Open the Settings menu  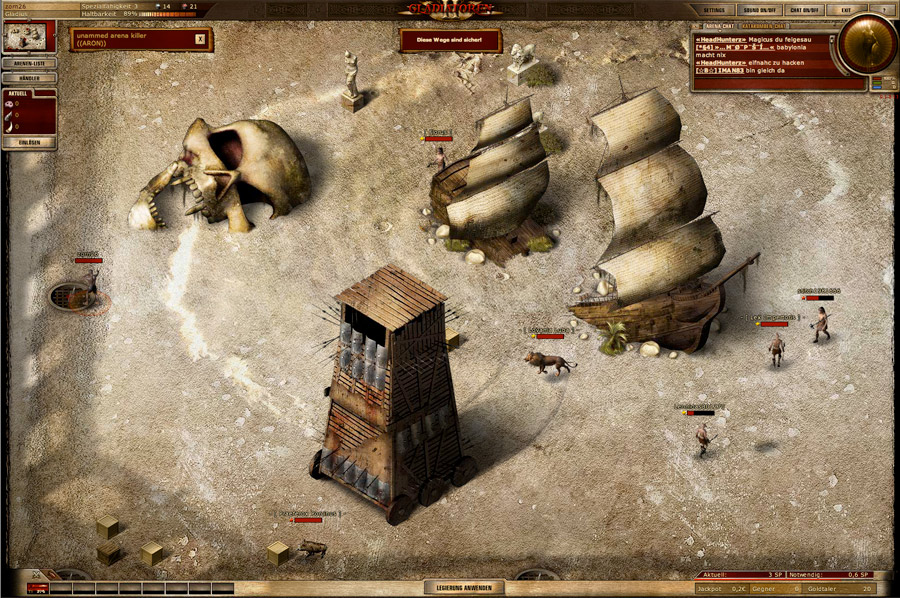713,9
